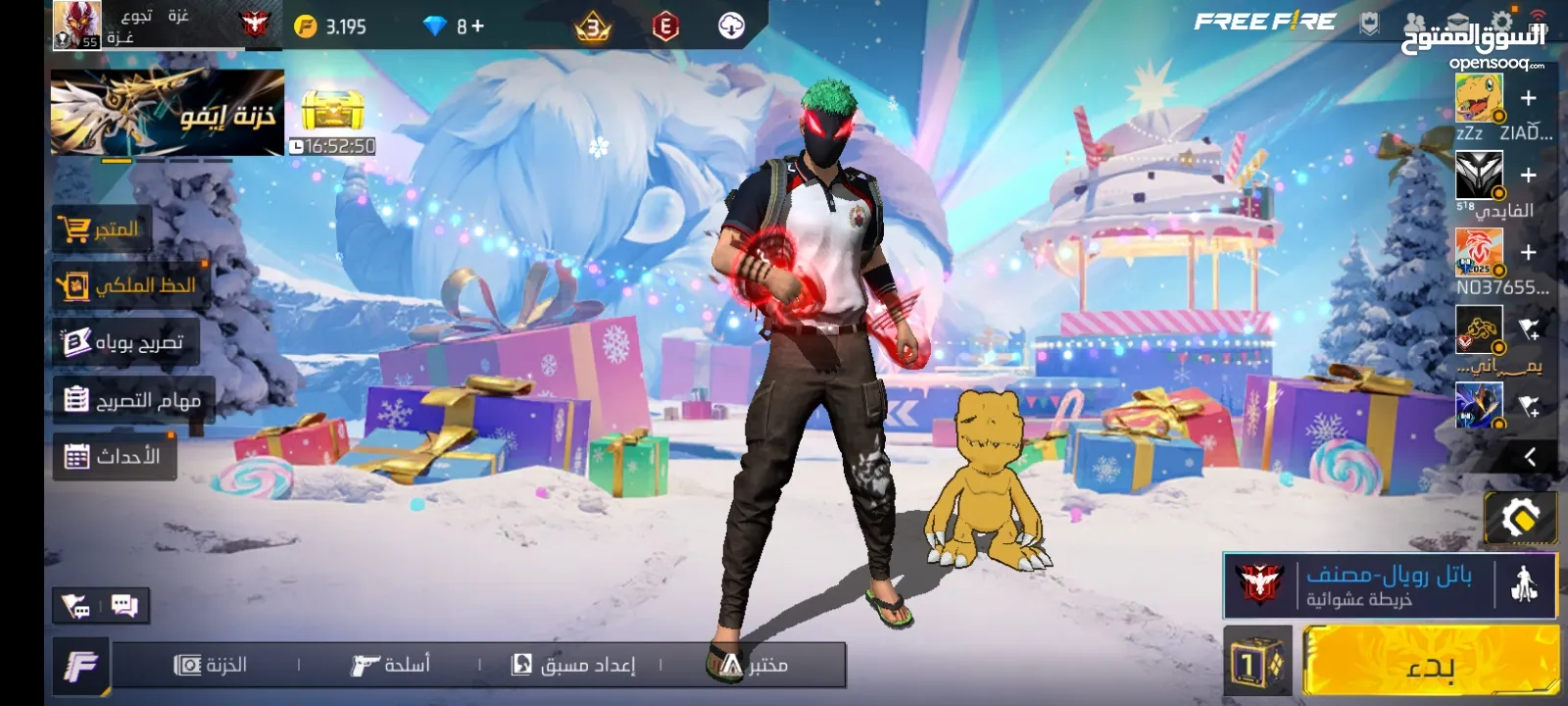Open the خزنة إيفو event banner
The image size is (1568, 706).
click(168, 113)
